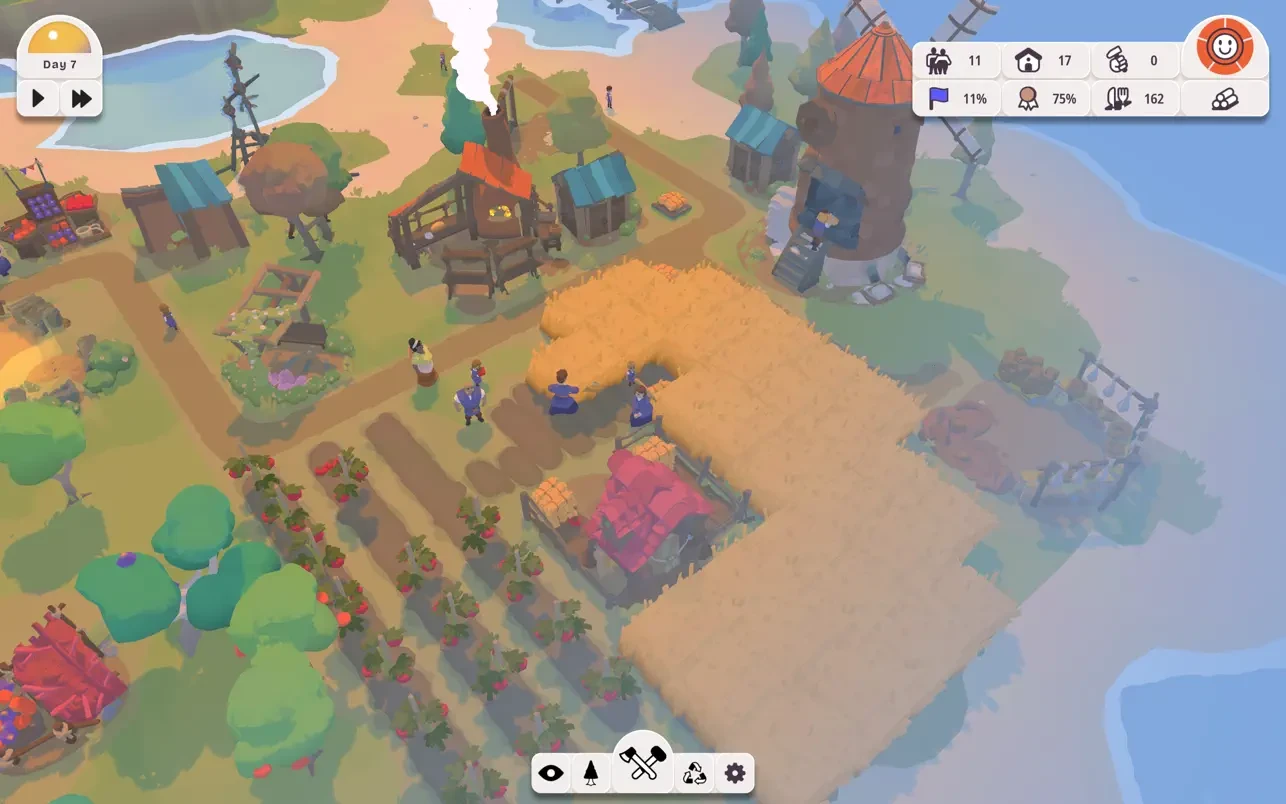This screenshot has width=1286, height=804.
Task: Open the crossed axe and hammer build menu
Action: click(642, 764)
